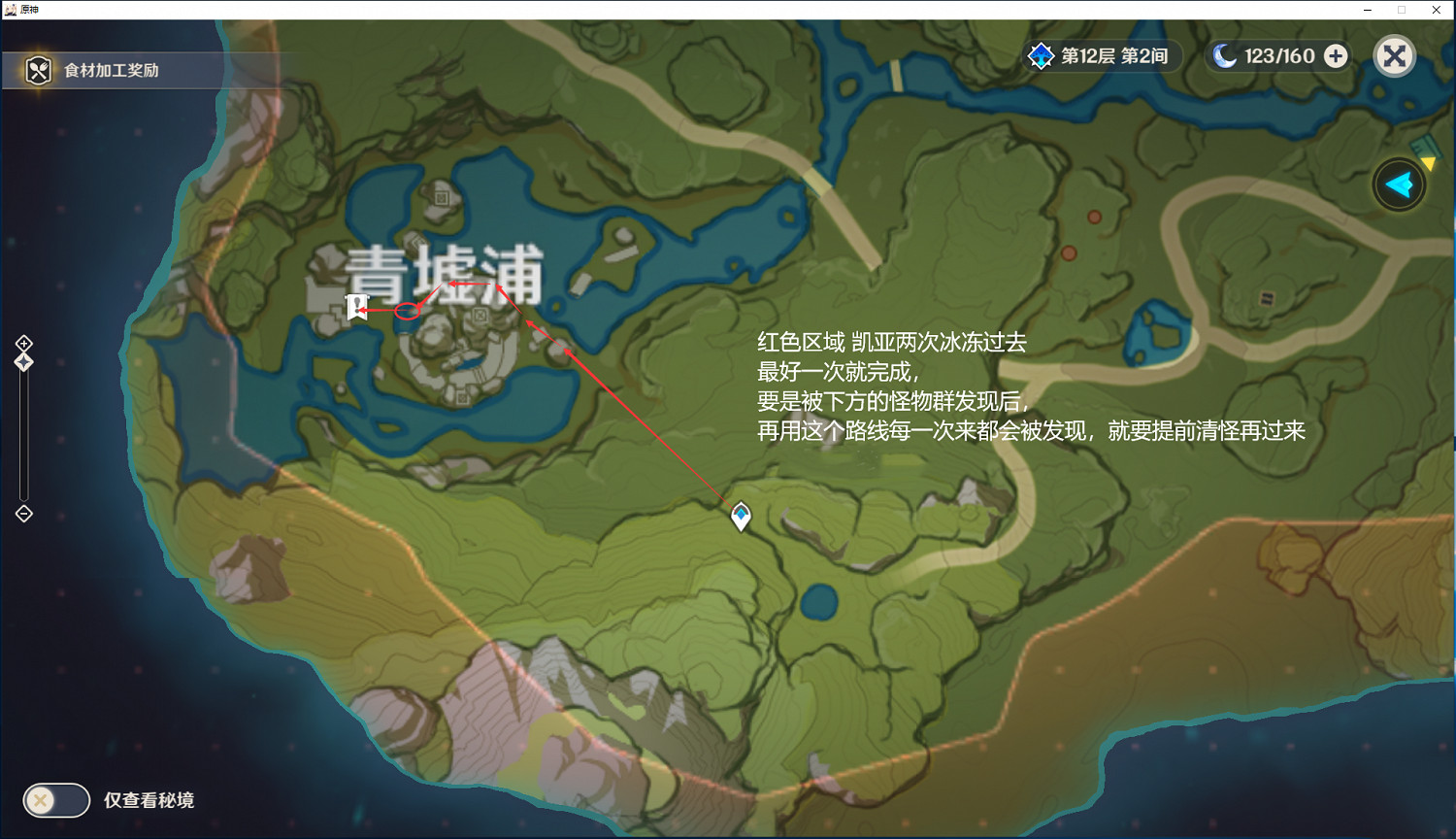The width and height of the screenshot is (1456, 839).
Task: Click the red circled spot annotation on the map
Action: [409, 310]
